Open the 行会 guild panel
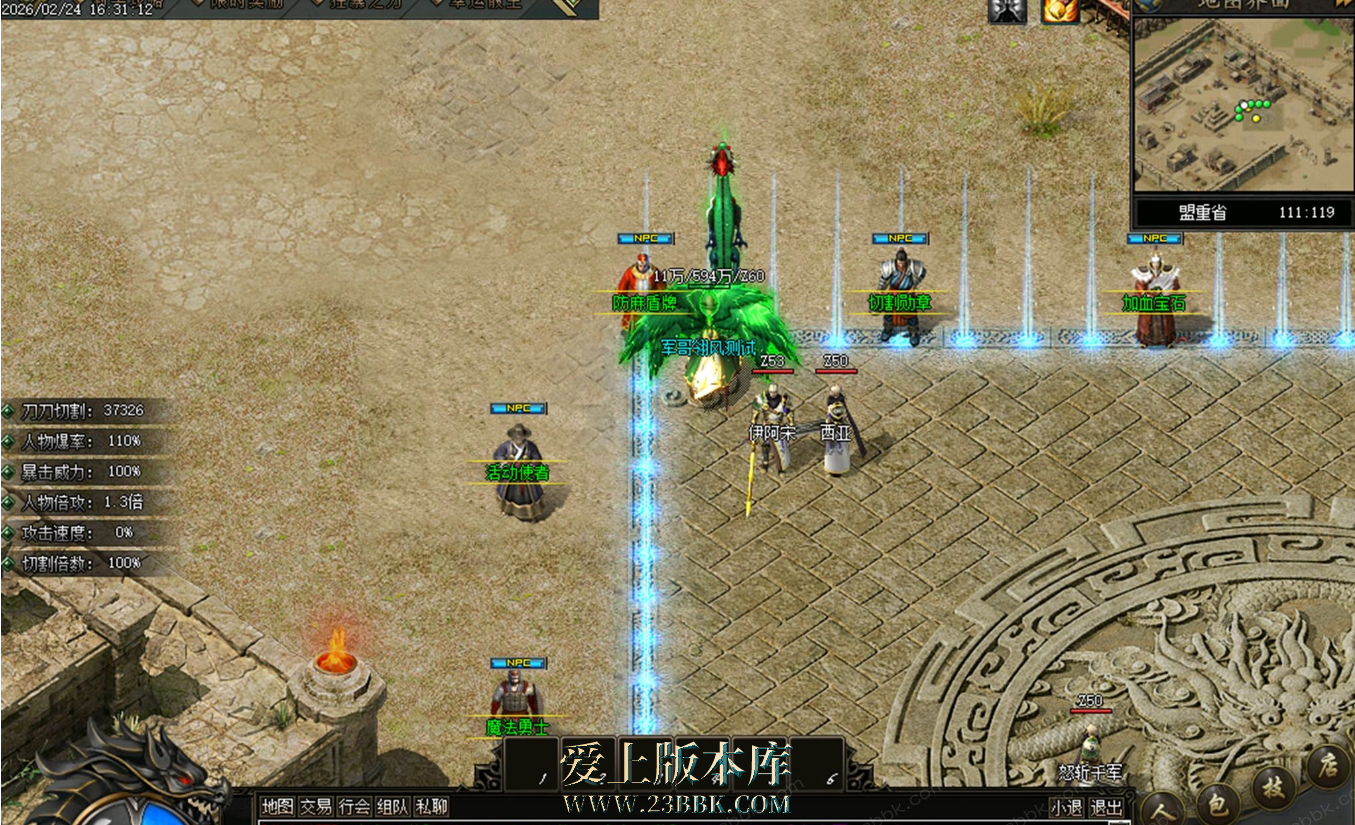 pos(354,807)
